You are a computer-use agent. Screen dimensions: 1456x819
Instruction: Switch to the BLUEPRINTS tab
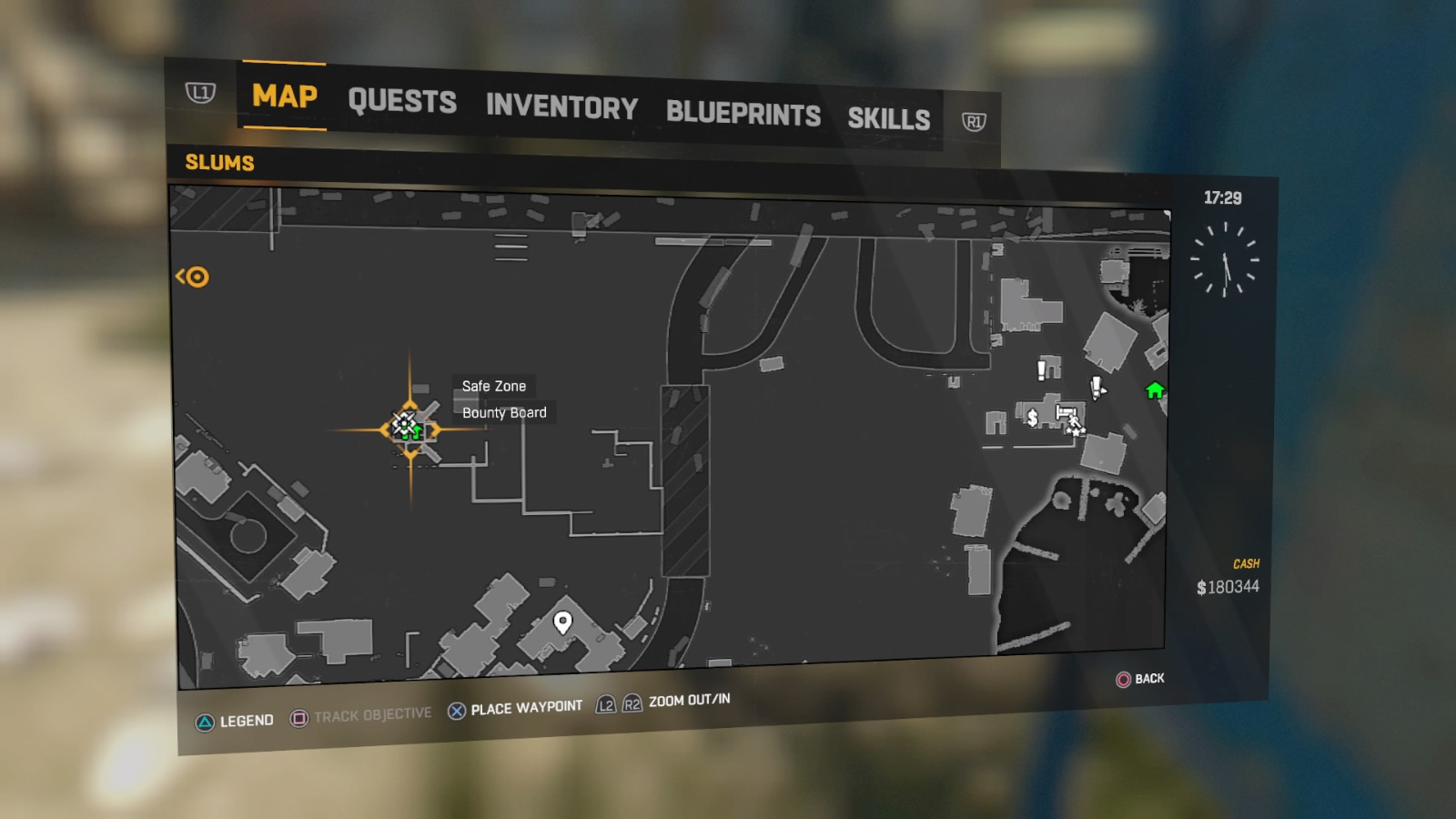point(743,115)
